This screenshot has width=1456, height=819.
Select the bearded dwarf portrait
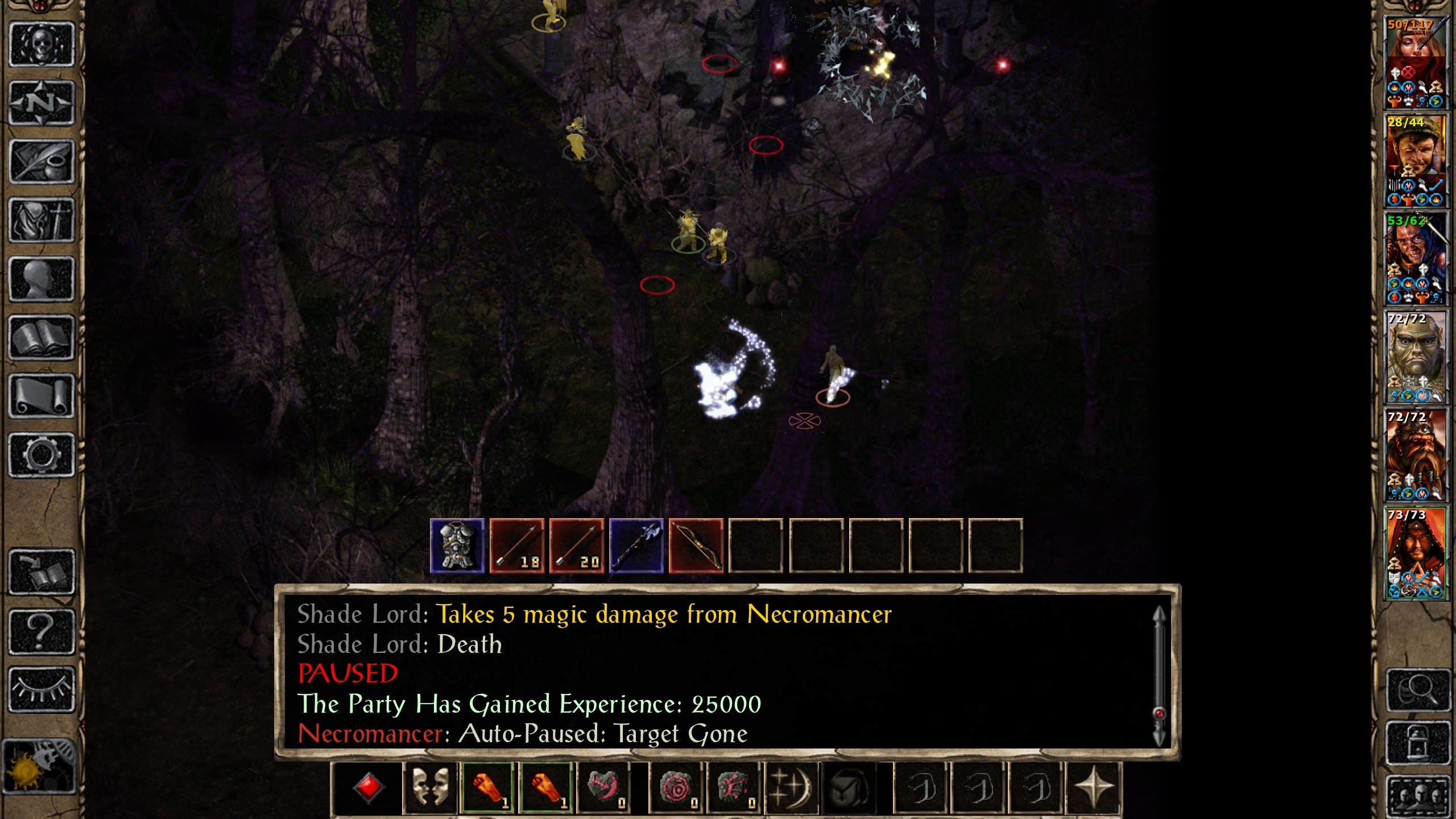coord(1415,455)
